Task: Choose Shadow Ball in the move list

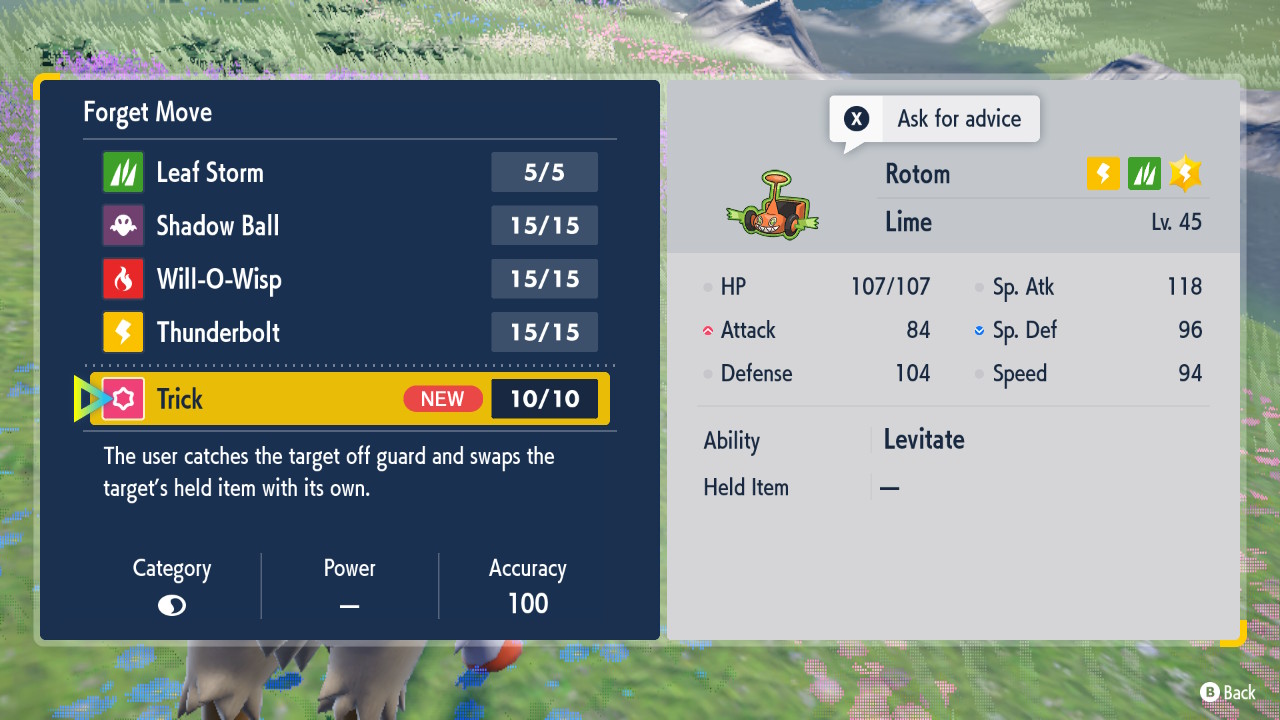Action: coord(350,226)
